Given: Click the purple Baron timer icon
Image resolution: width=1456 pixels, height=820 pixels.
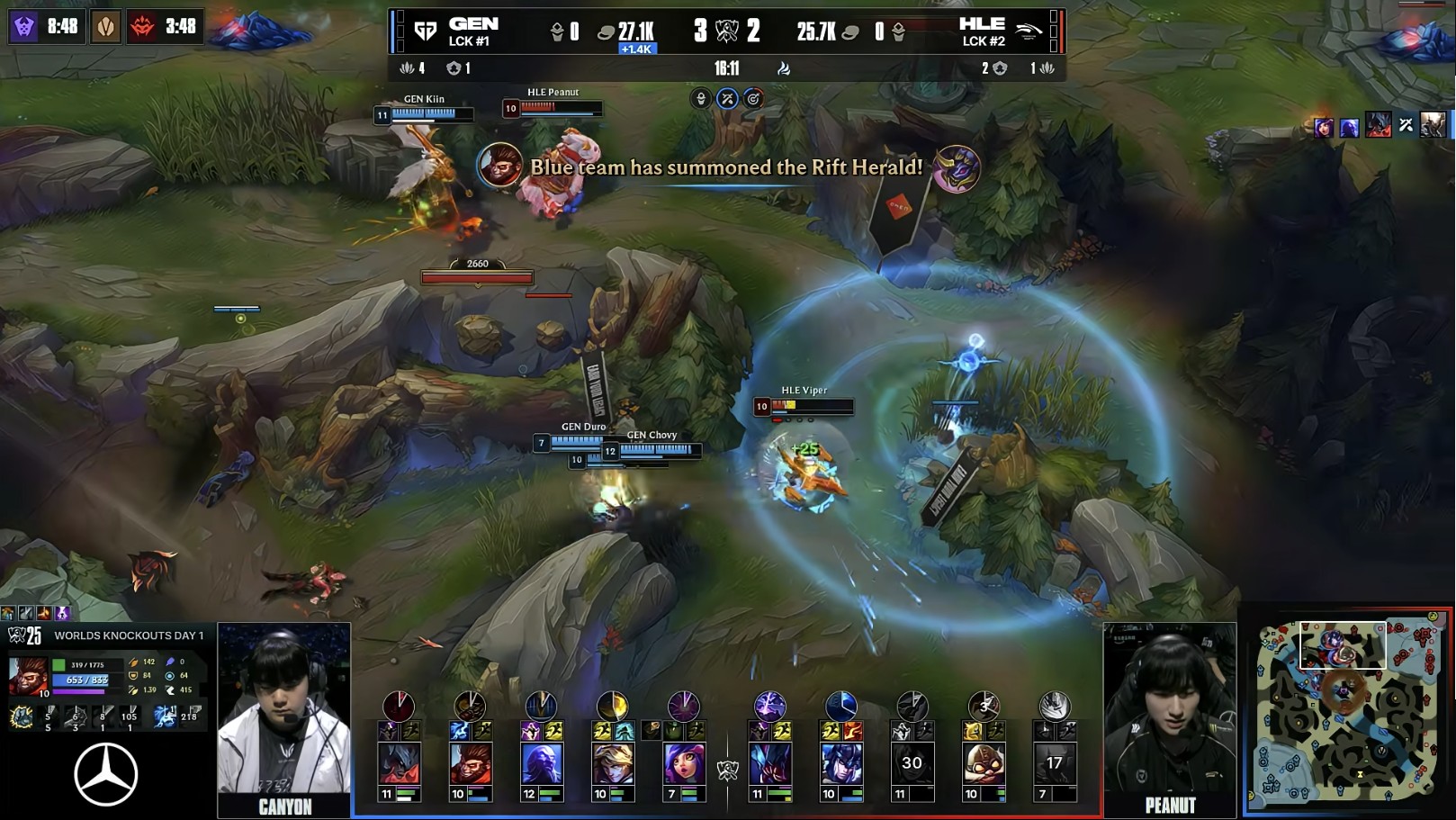Looking at the screenshot, I should (x=24, y=26).
